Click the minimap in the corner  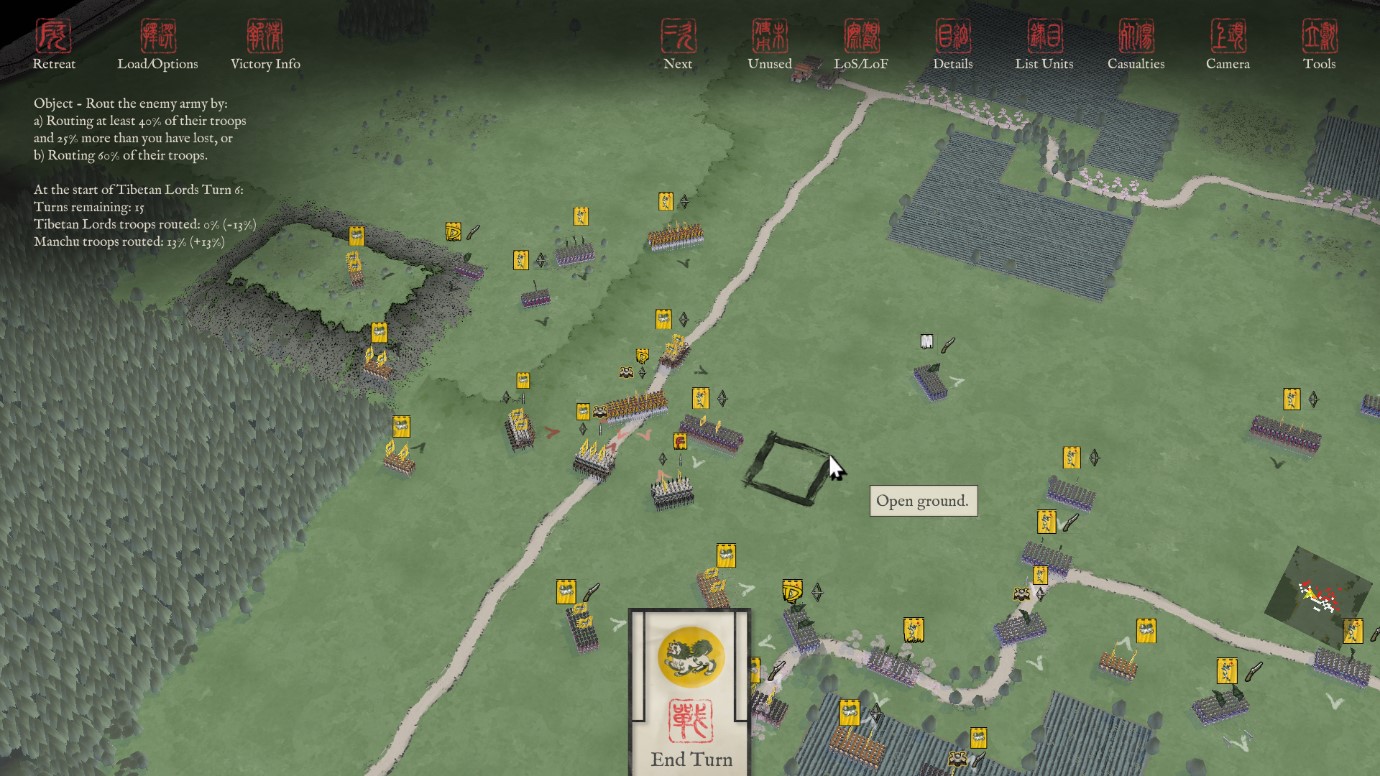pyautogui.click(x=1318, y=596)
